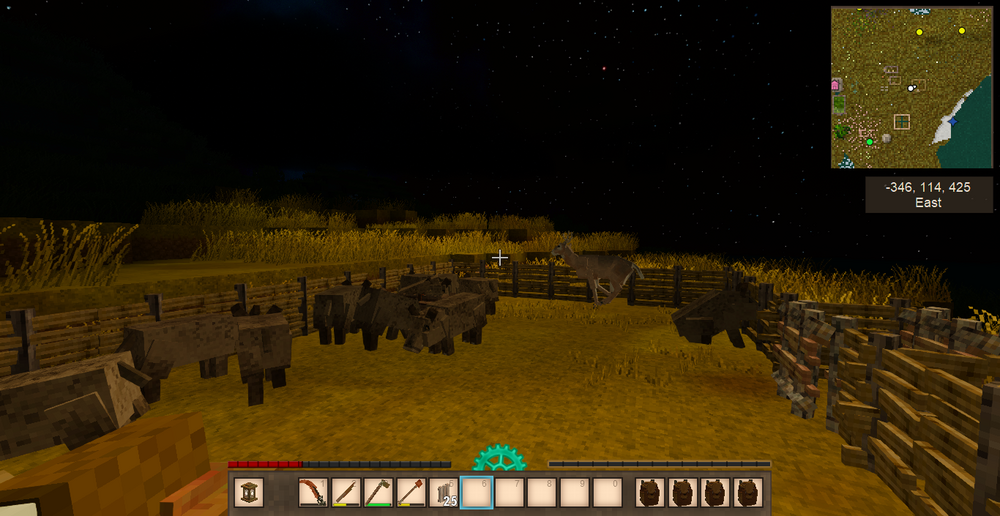Equip the axe in hotbar slot 3
The height and width of the screenshot is (516, 1000).
coord(378,493)
